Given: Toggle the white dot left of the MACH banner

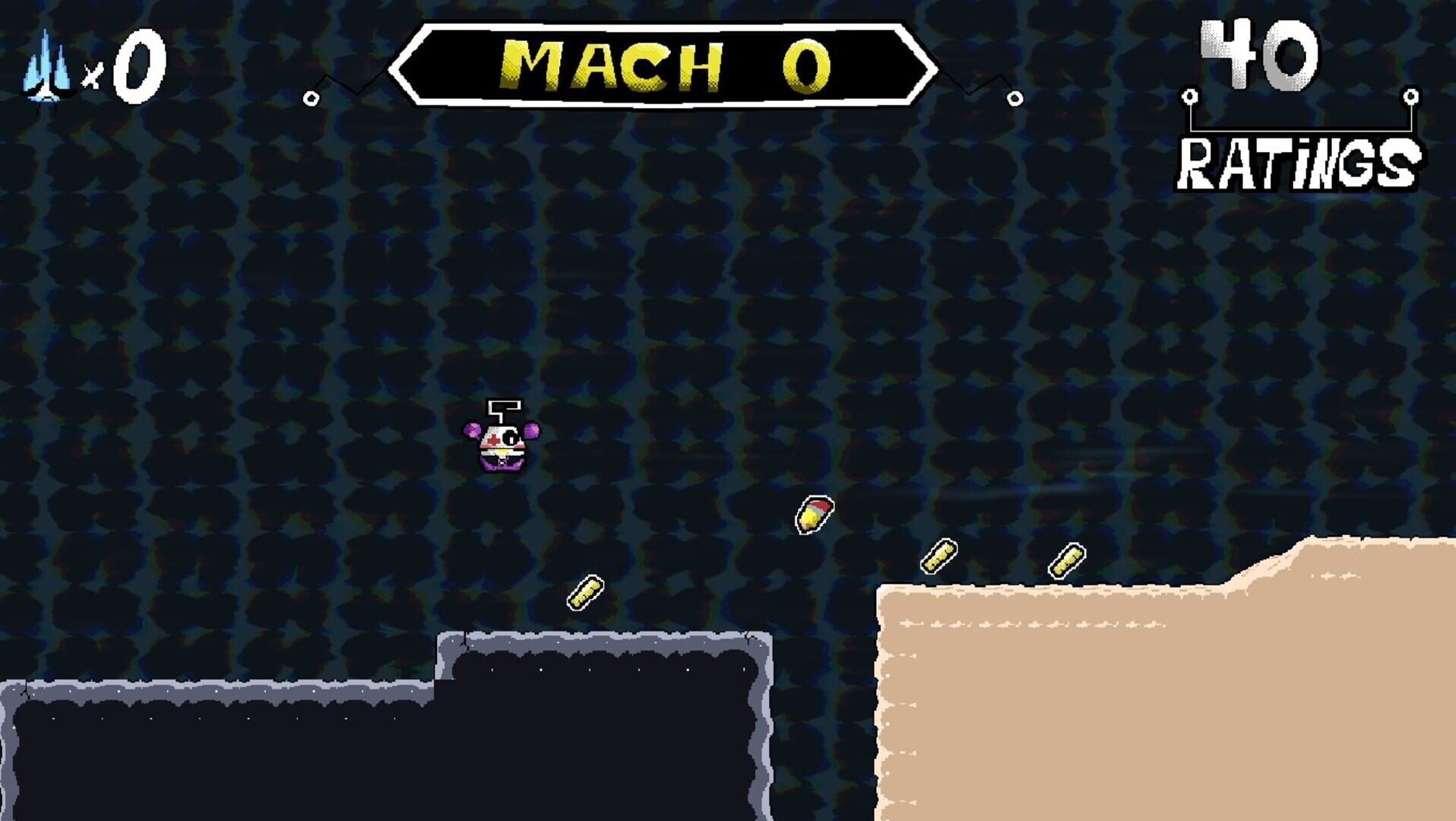Looking at the screenshot, I should click(x=311, y=97).
